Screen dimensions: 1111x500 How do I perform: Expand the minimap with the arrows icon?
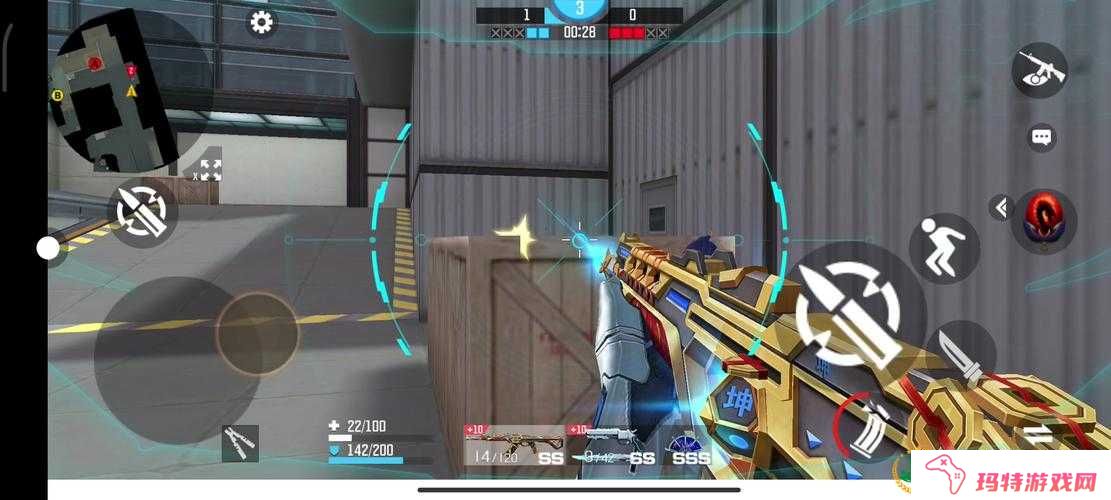coord(210,170)
